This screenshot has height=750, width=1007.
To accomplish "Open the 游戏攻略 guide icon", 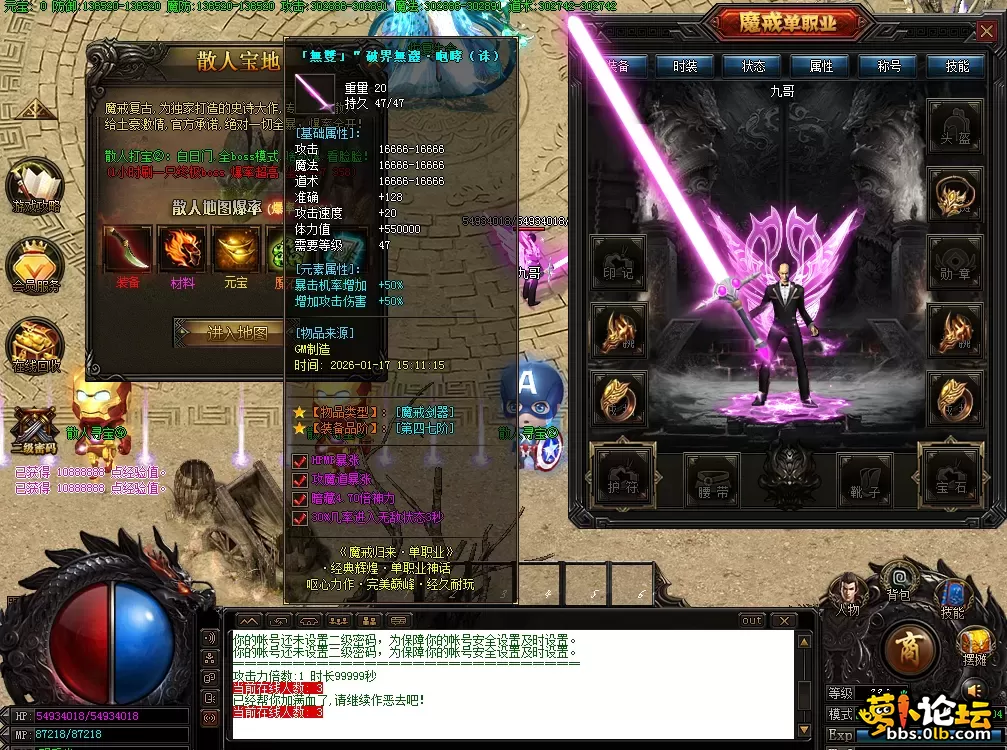I will coord(35,186).
